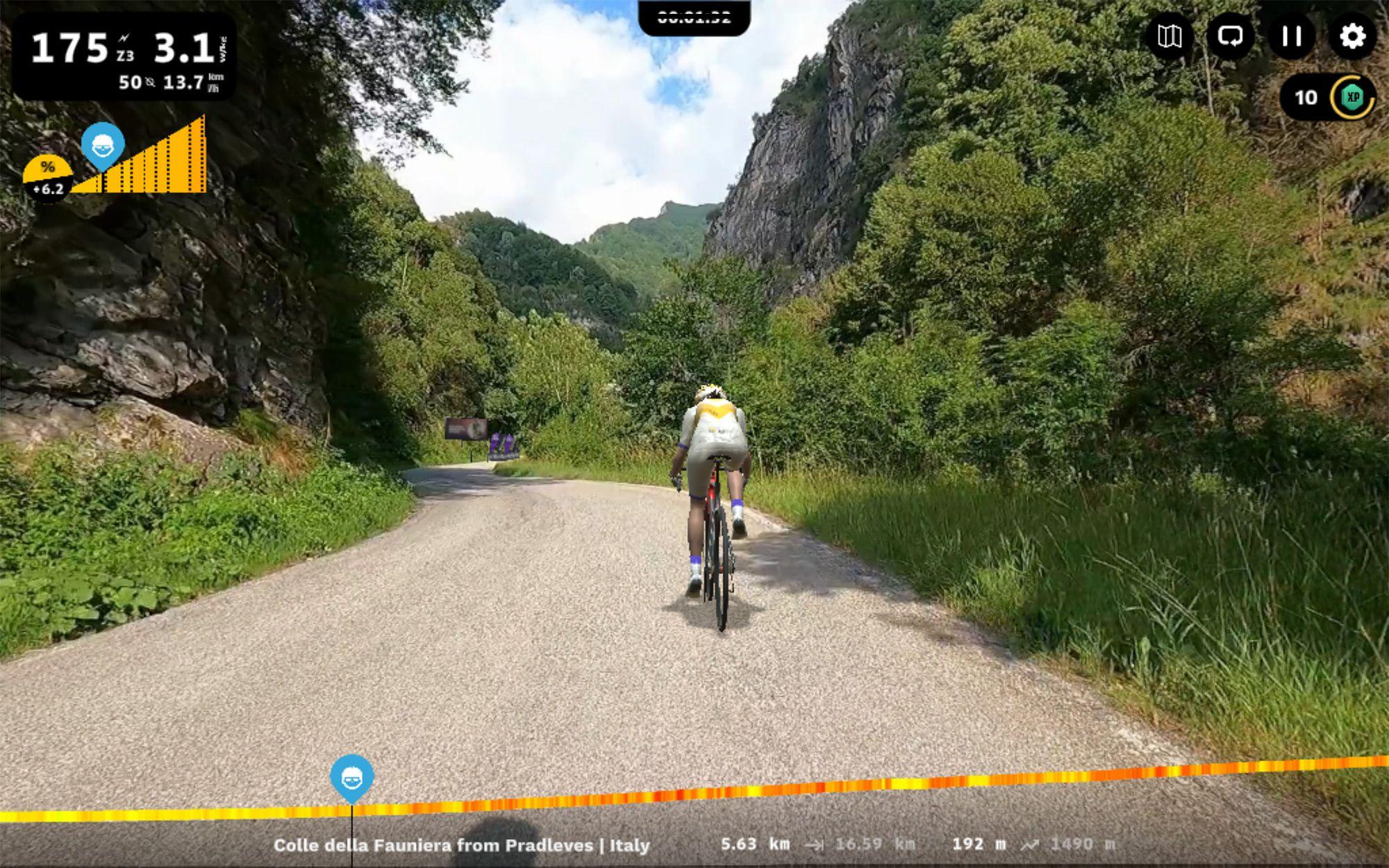Click the XP level badge

pyautogui.click(x=1351, y=98)
